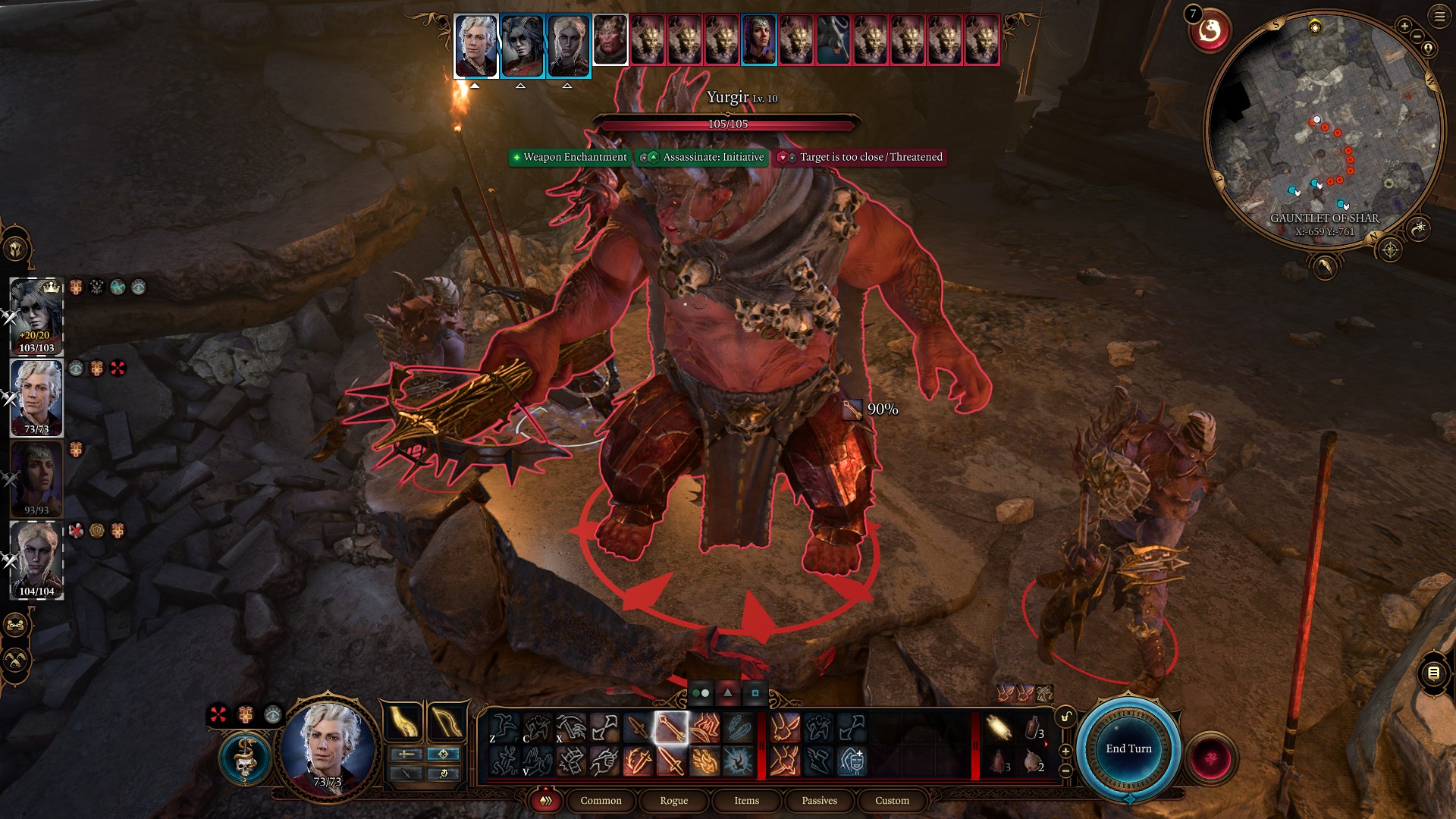Use the scroll item on the hotbar
Image resolution: width=1456 pixels, height=819 pixels.
(x=999, y=729)
